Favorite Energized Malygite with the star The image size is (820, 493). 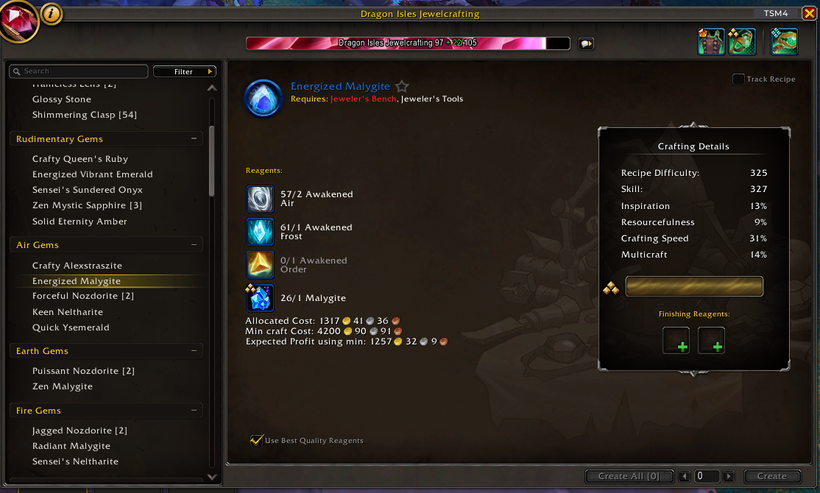click(x=402, y=87)
